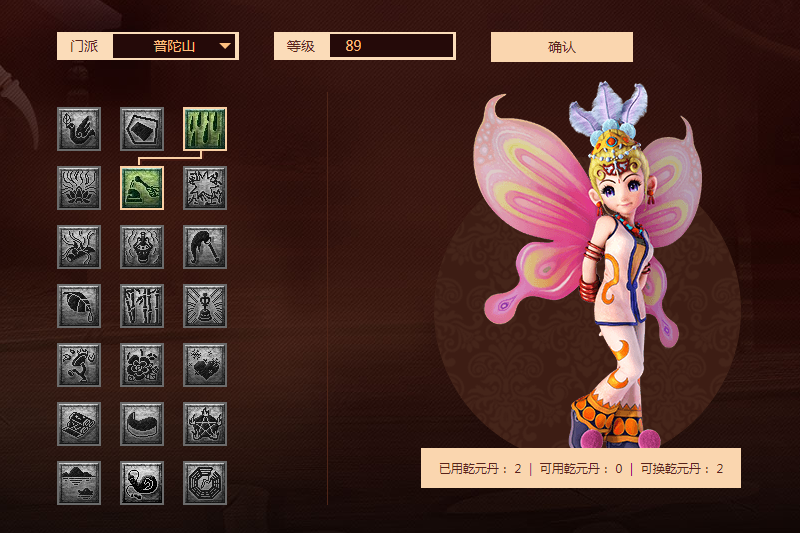Pick the rolled scroll skill icon

click(x=79, y=424)
